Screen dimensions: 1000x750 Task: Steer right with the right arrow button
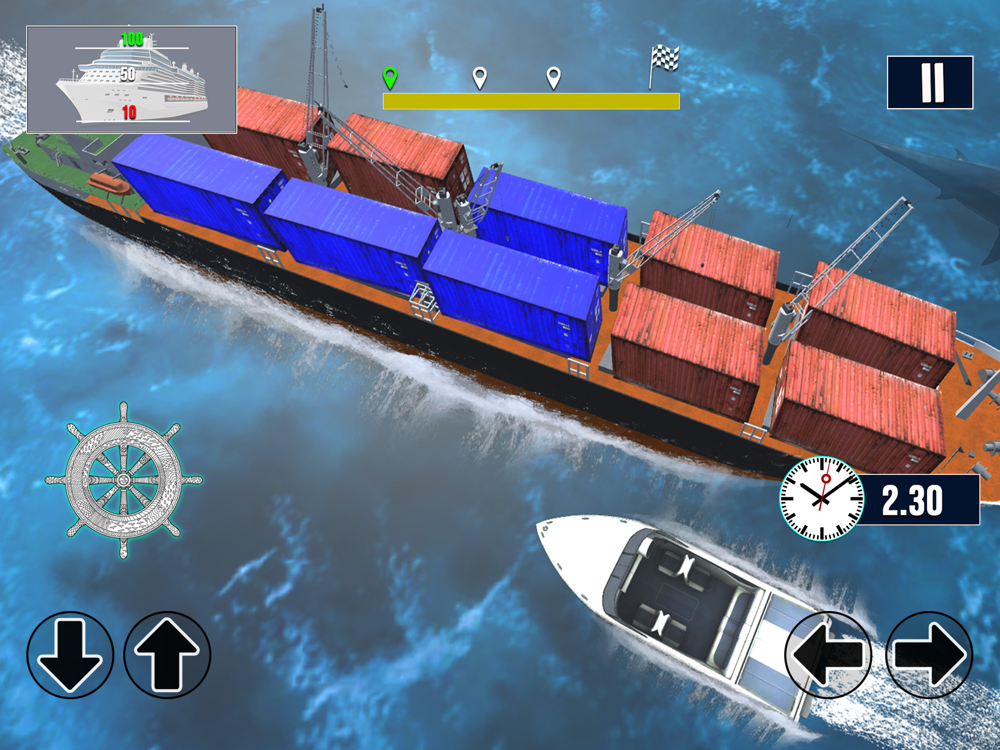[929, 655]
